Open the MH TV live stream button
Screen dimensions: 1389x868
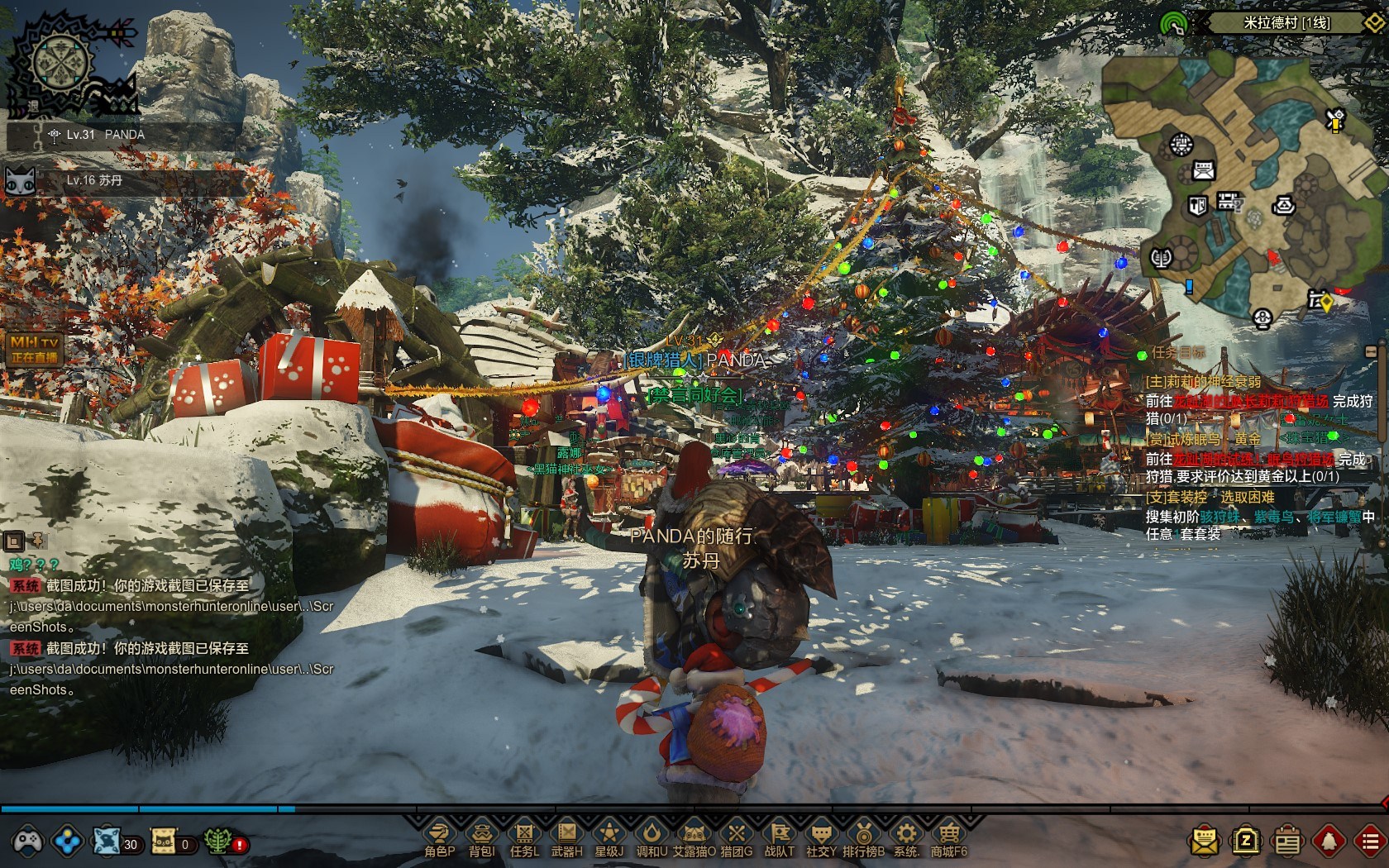34,349
